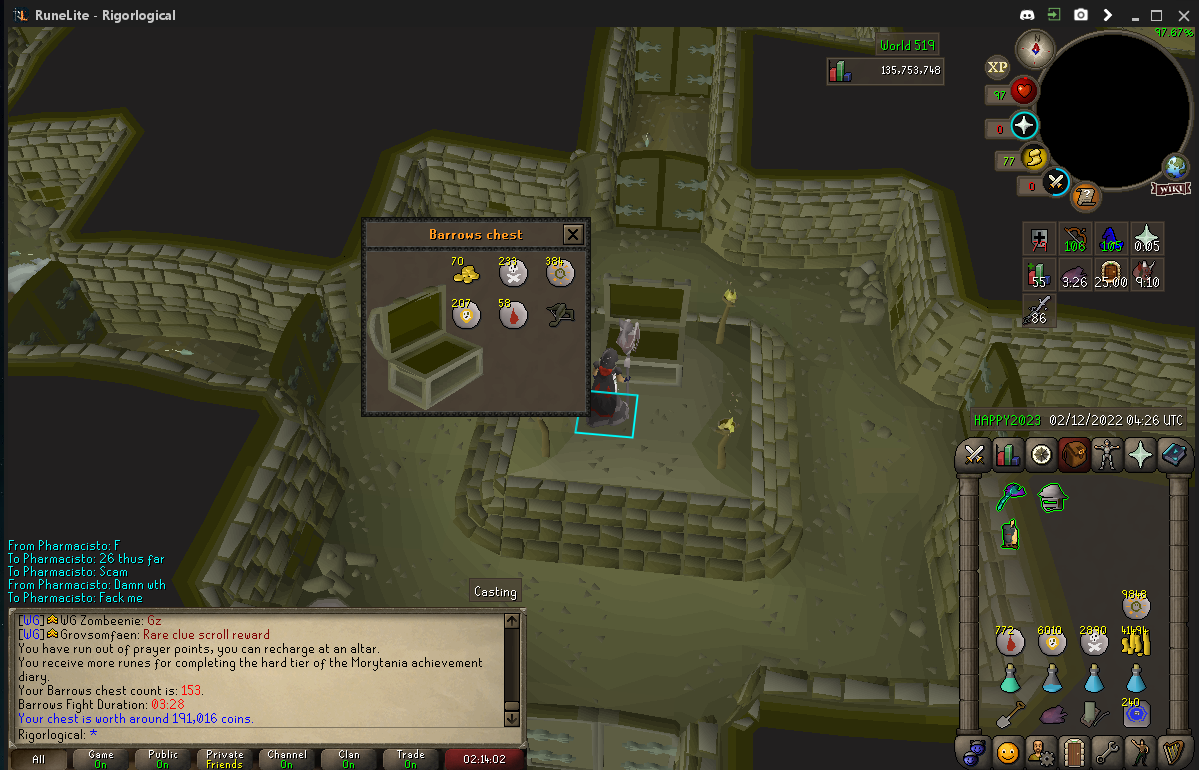Take a screenshot with the camera button

click(1081, 15)
